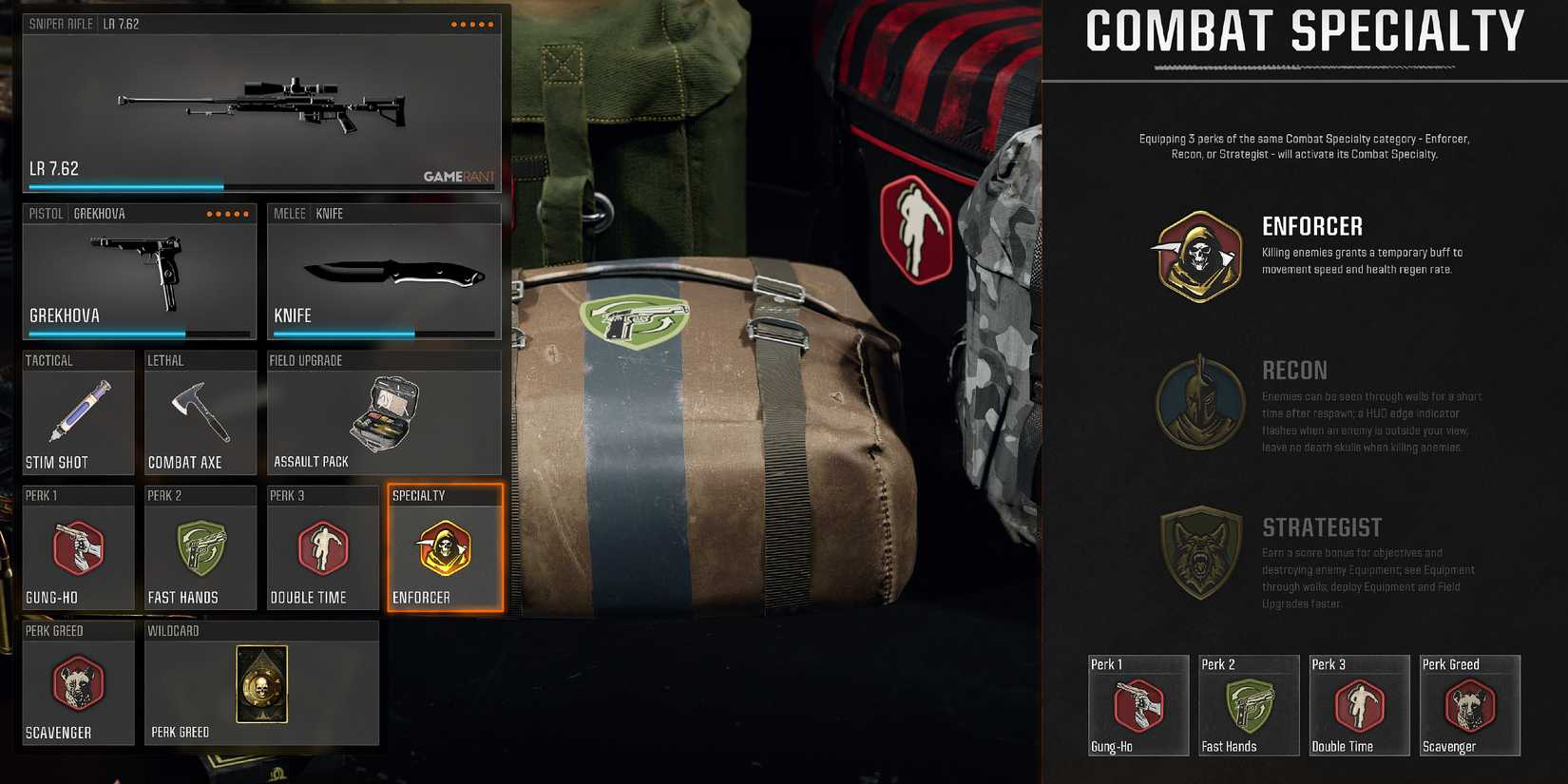The width and height of the screenshot is (1568, 784).
Task: Open the LR 7.62 sniper rifle slot
Action: click(x=260, y=100)
